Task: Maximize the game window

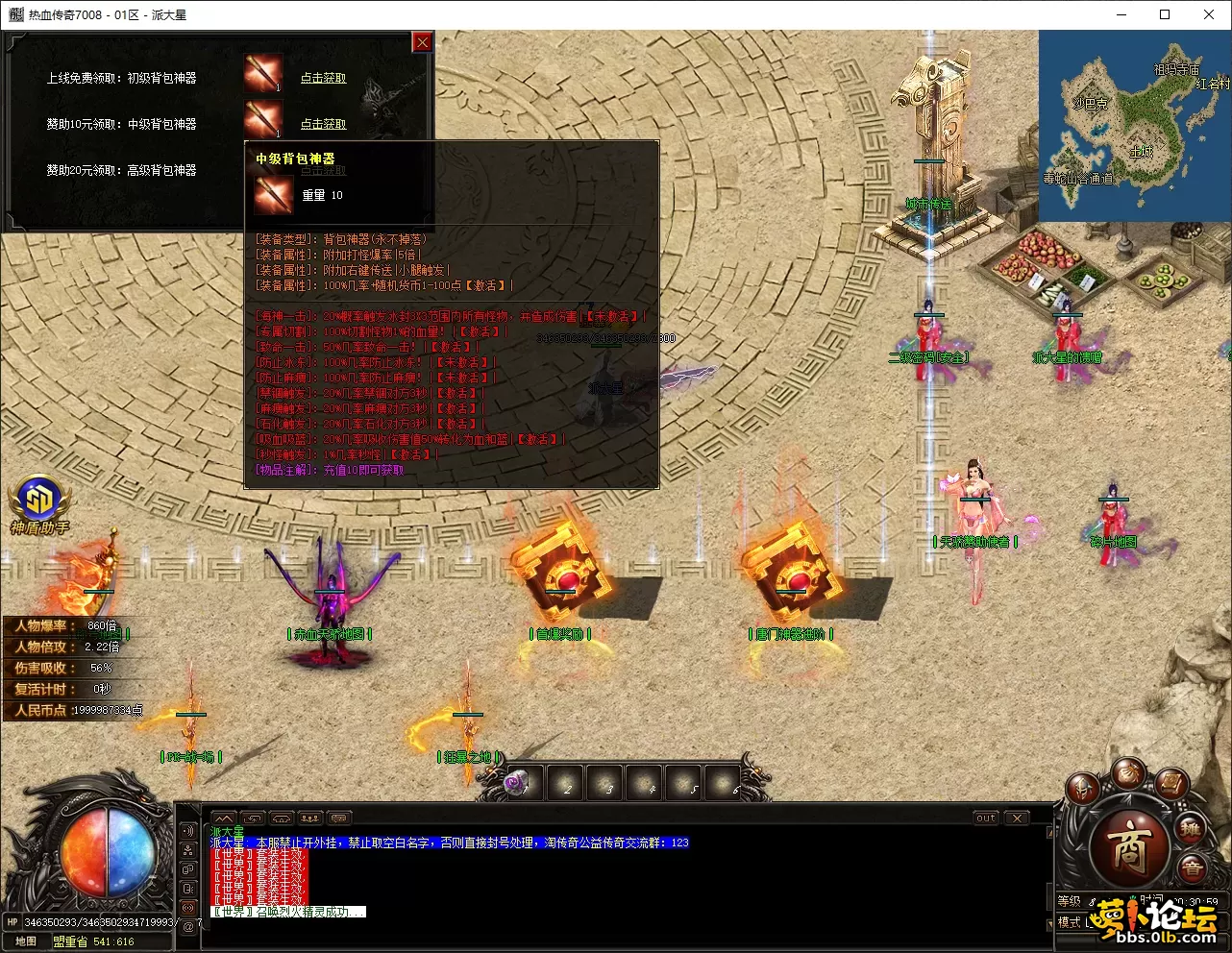Action: [1165, 14]
